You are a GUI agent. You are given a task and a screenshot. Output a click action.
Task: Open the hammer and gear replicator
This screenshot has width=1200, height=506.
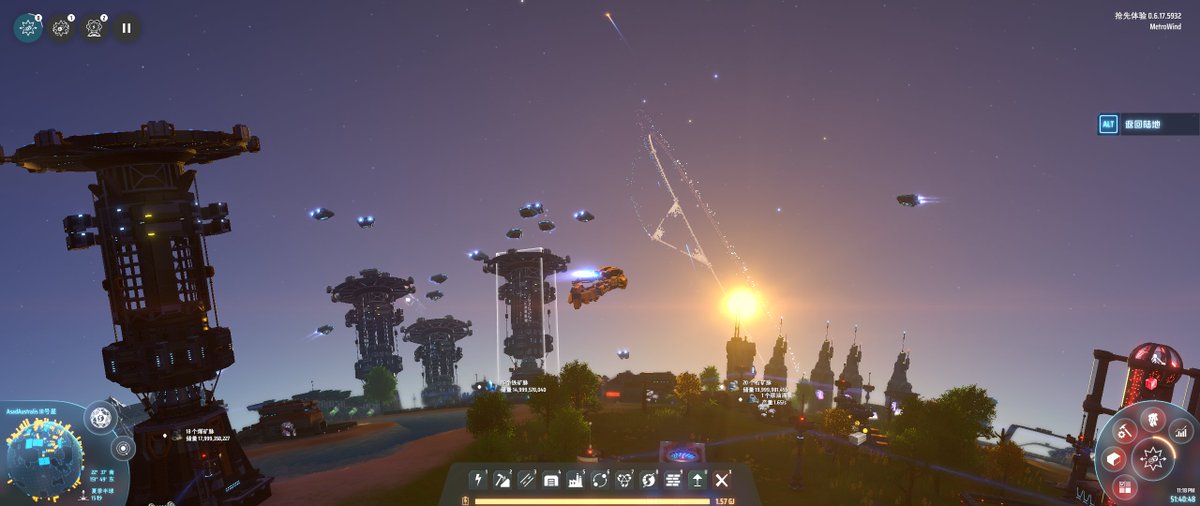(x=1127, y=433)
